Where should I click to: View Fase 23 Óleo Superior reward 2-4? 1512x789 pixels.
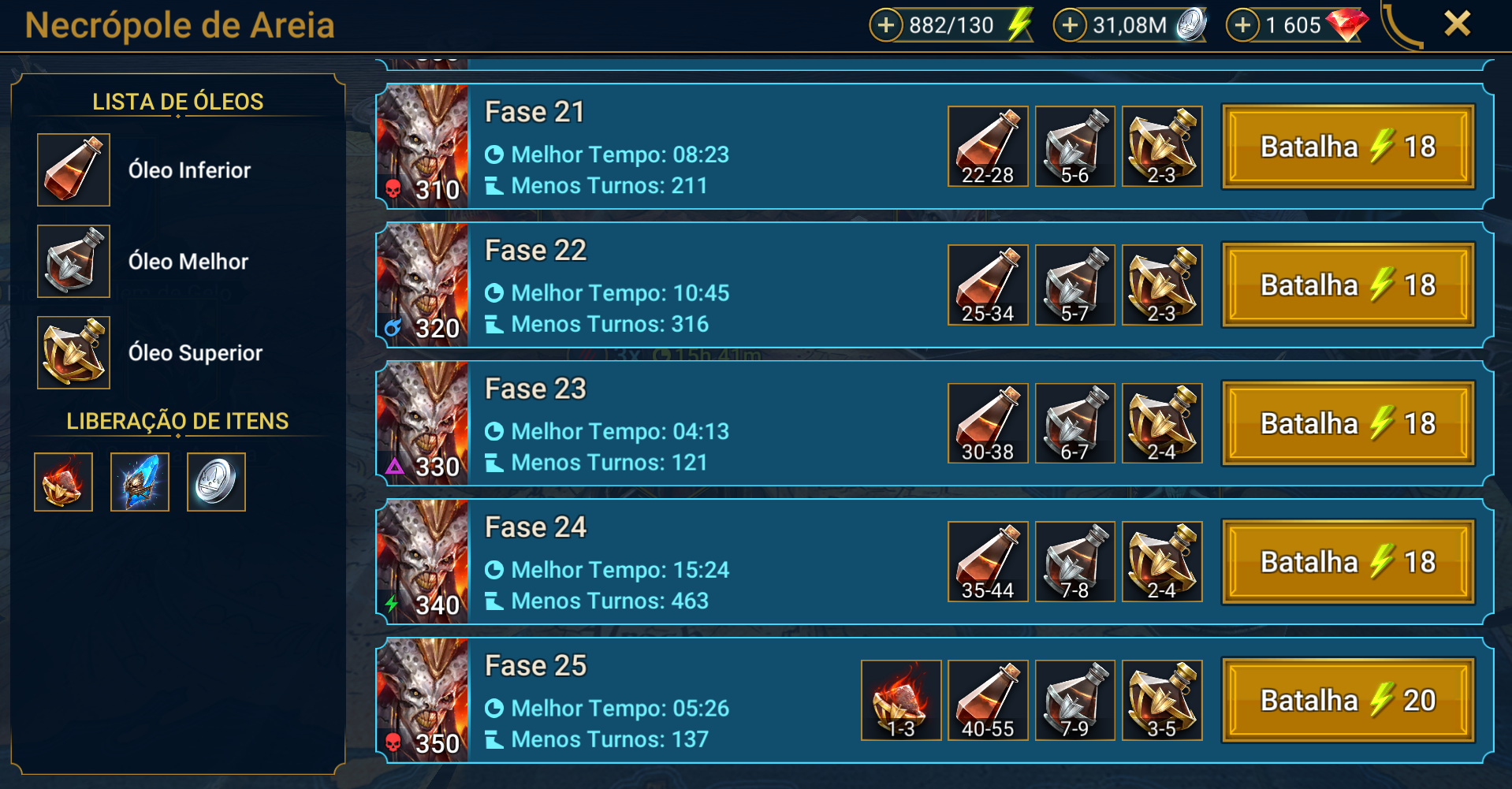[x=1161, y=423]
